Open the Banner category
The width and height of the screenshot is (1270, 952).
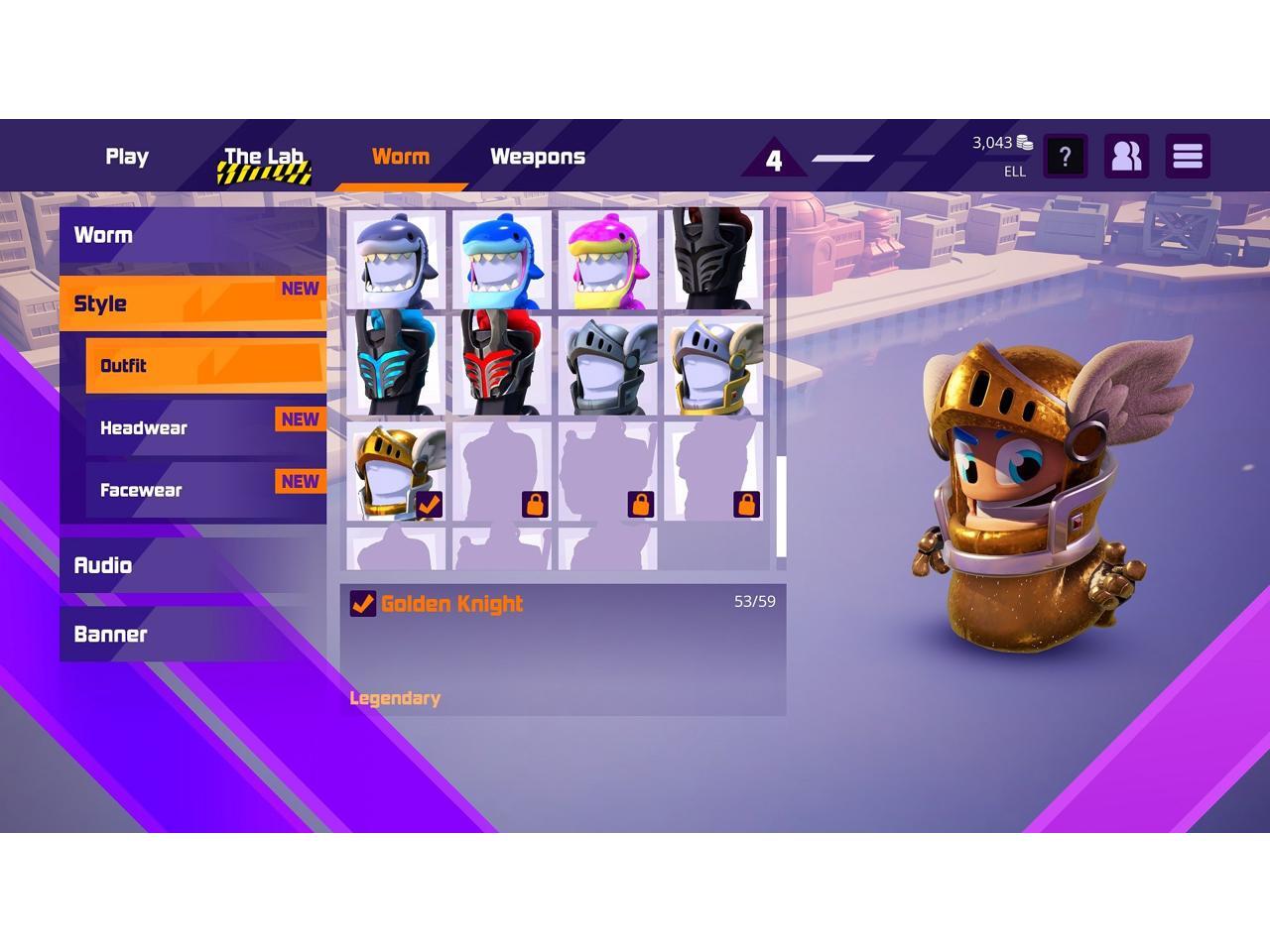[x=192, y=635]
